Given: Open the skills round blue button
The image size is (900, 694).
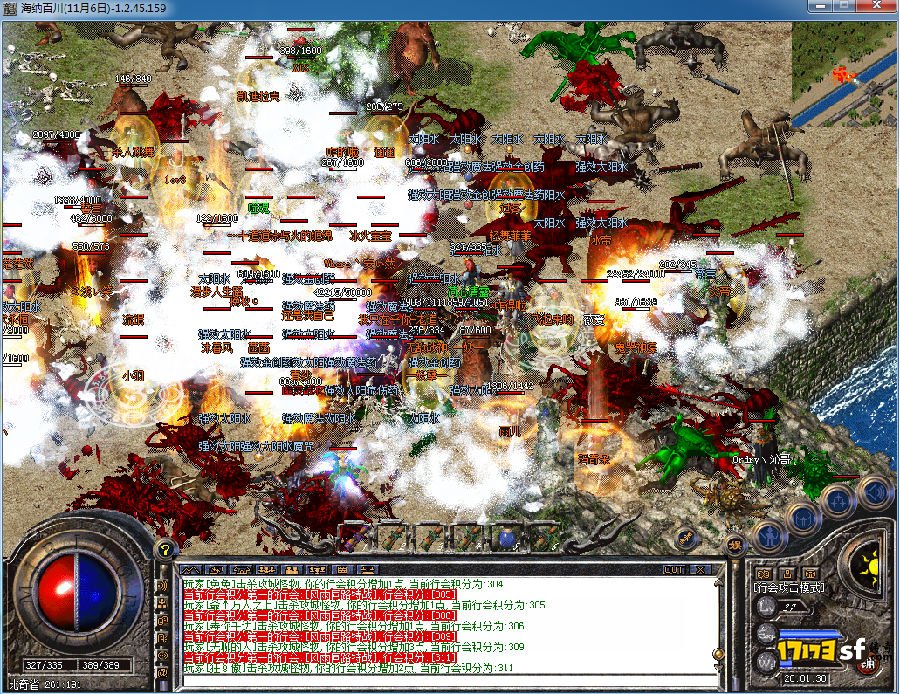Looking at the screenshot, I should 838,501.
